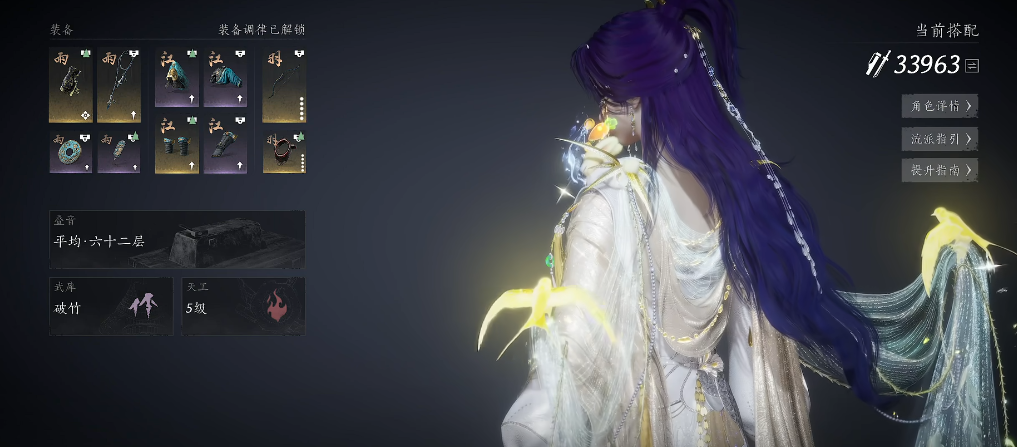Select the dark fan weapon slot
The image size is (1017, 447).
70,85
